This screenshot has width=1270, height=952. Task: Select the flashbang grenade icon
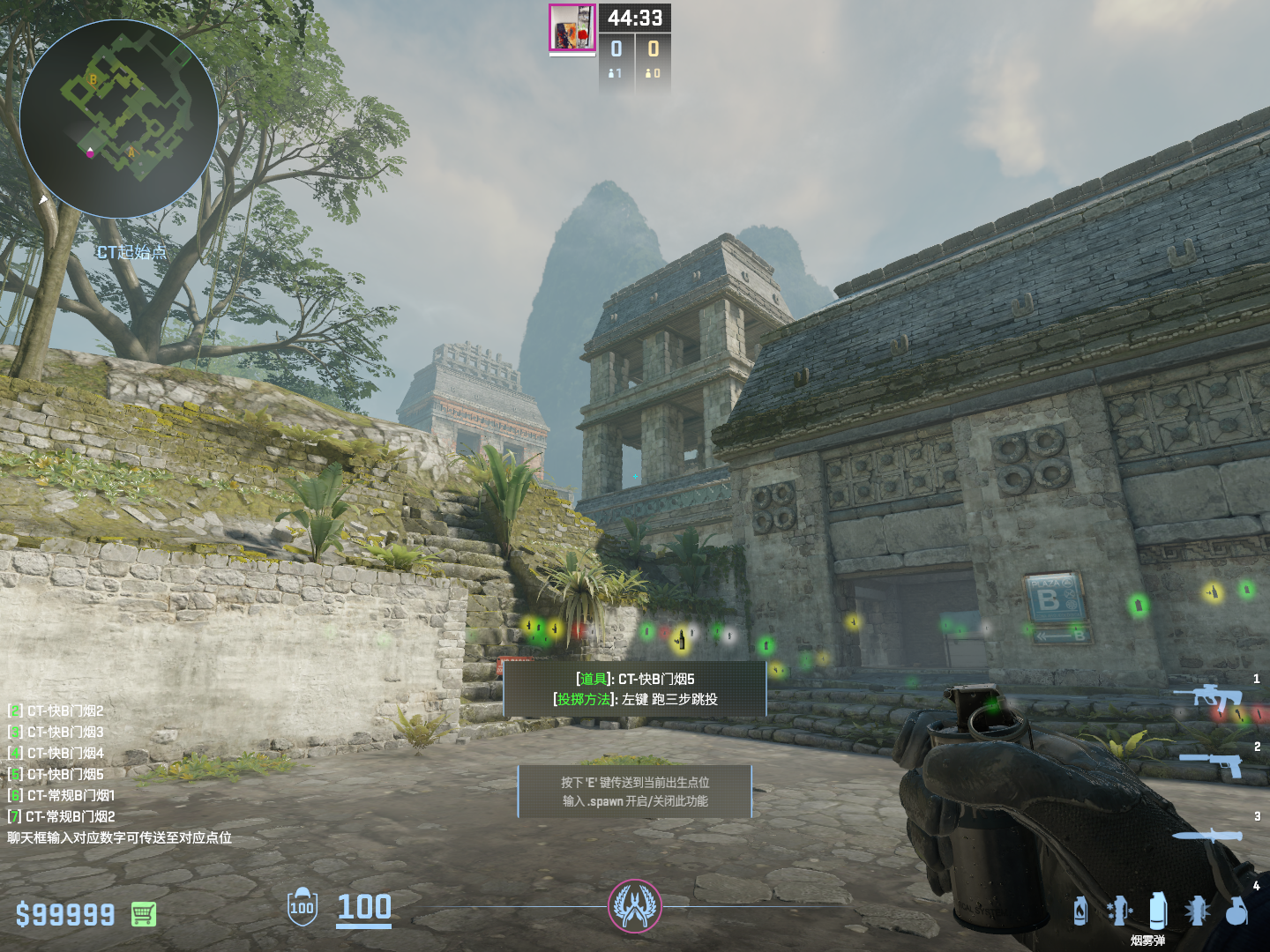1197,911
